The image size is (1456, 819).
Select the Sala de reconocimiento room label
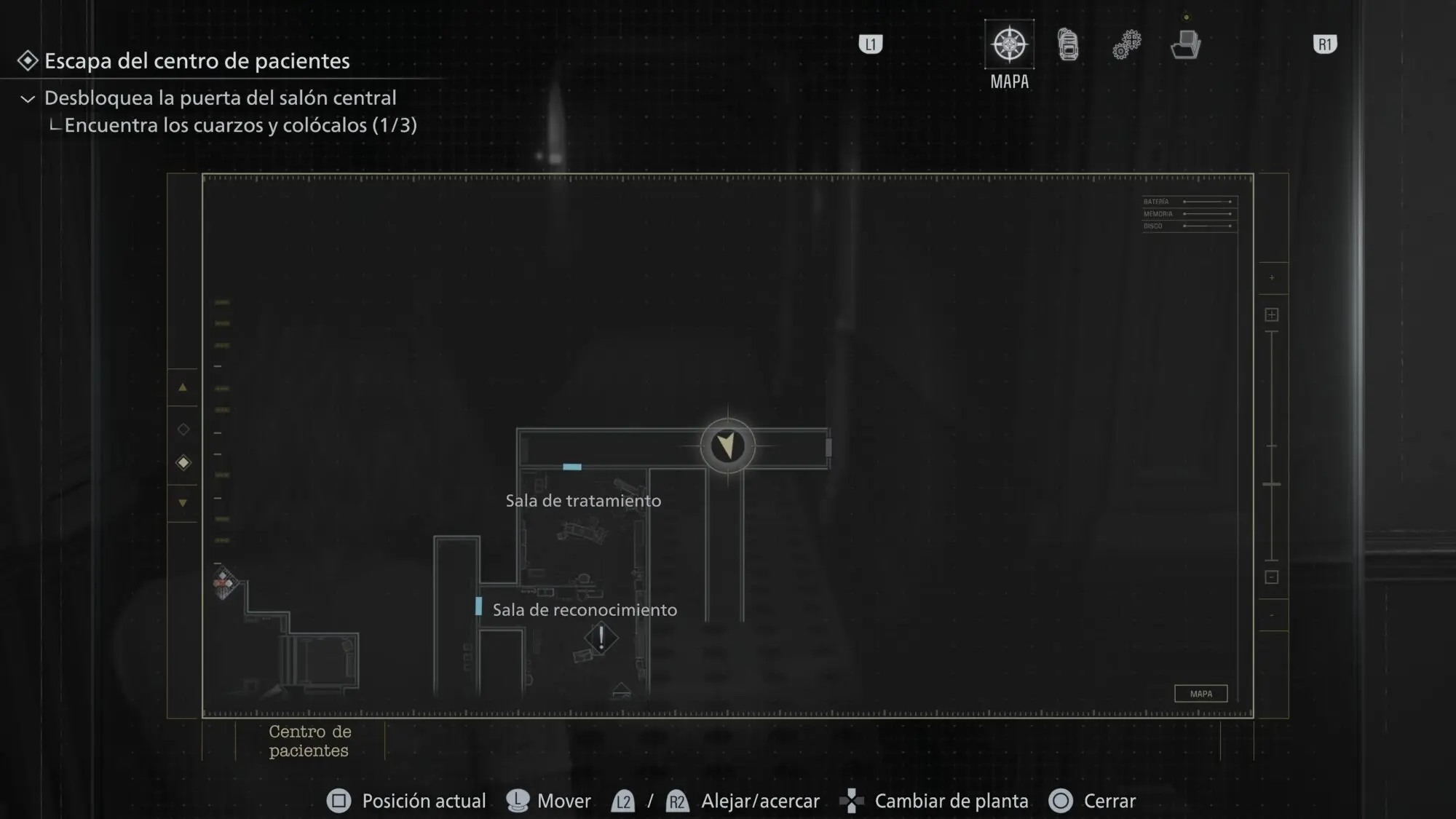[x=585, y=610]
